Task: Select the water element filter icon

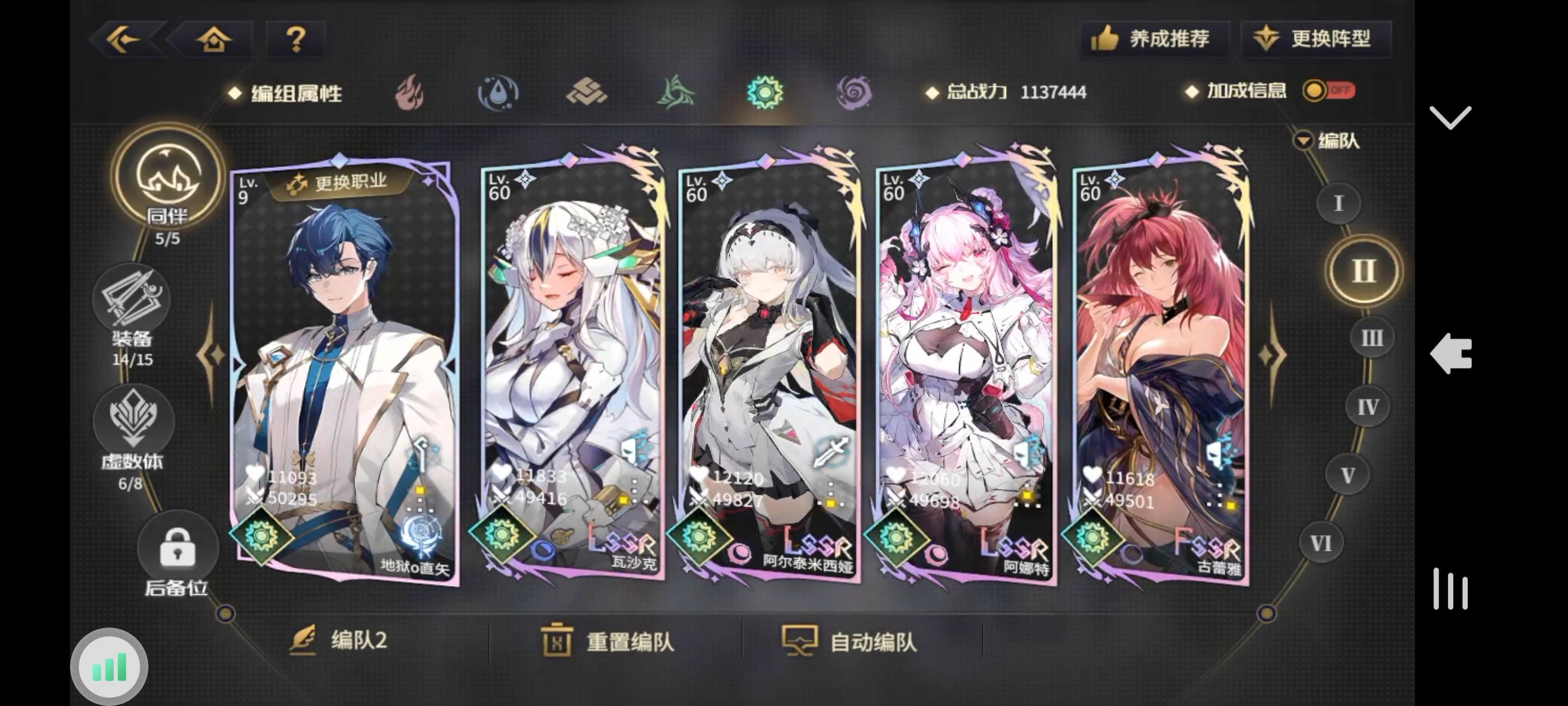Action: (x=497, y=91)
